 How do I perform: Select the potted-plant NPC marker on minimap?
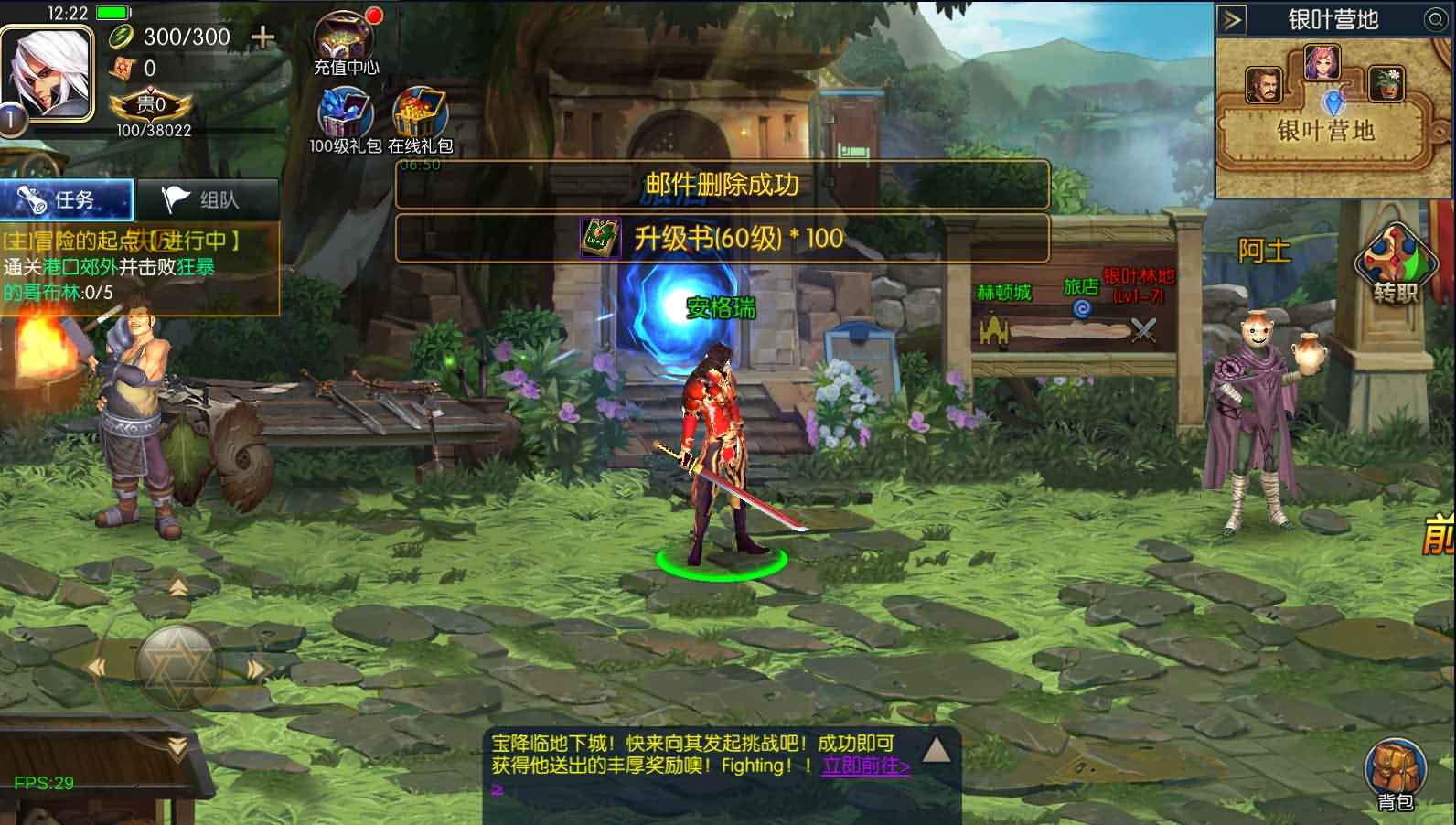[x=1386, y=83]
